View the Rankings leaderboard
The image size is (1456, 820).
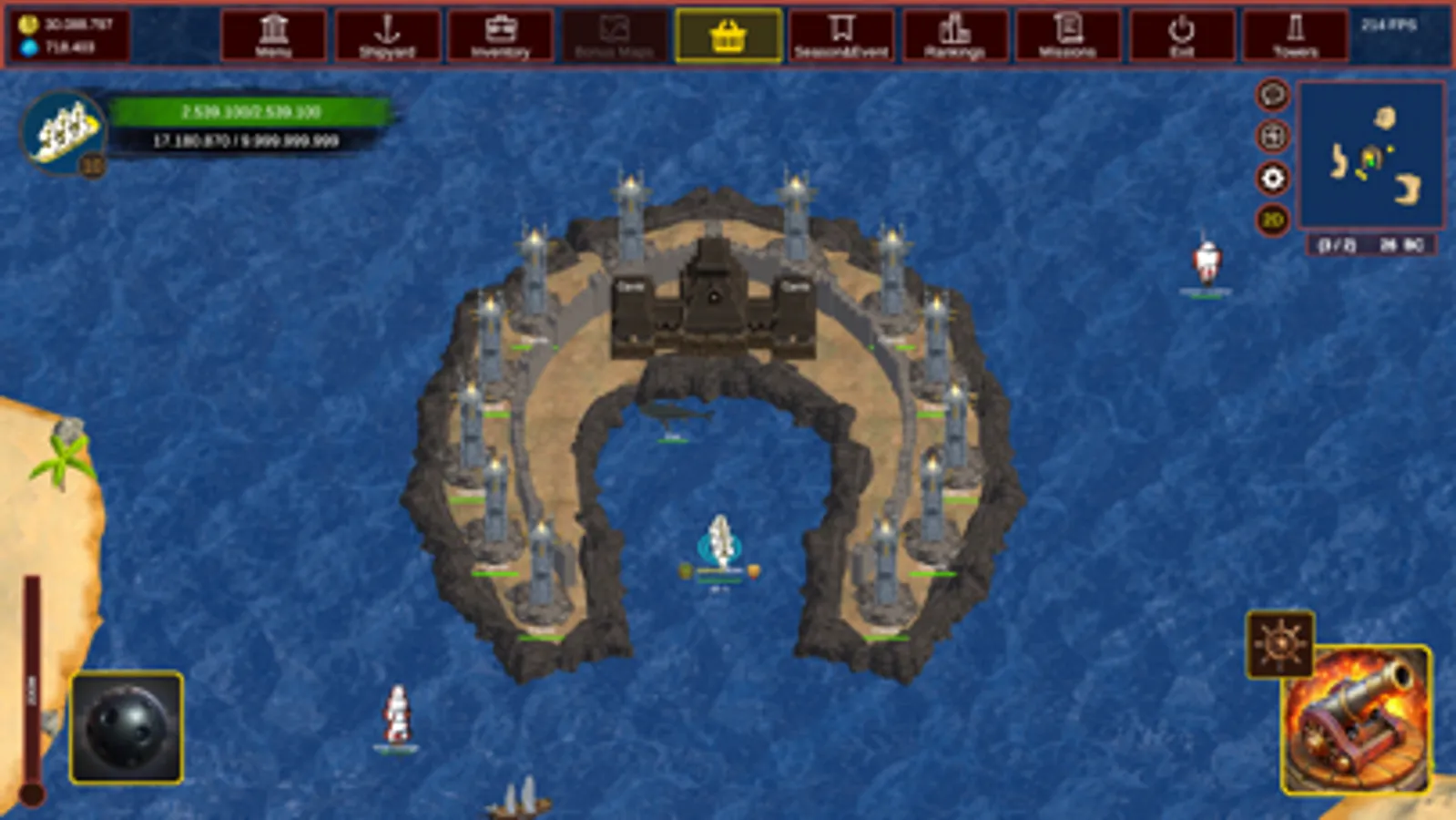(953, 36)
